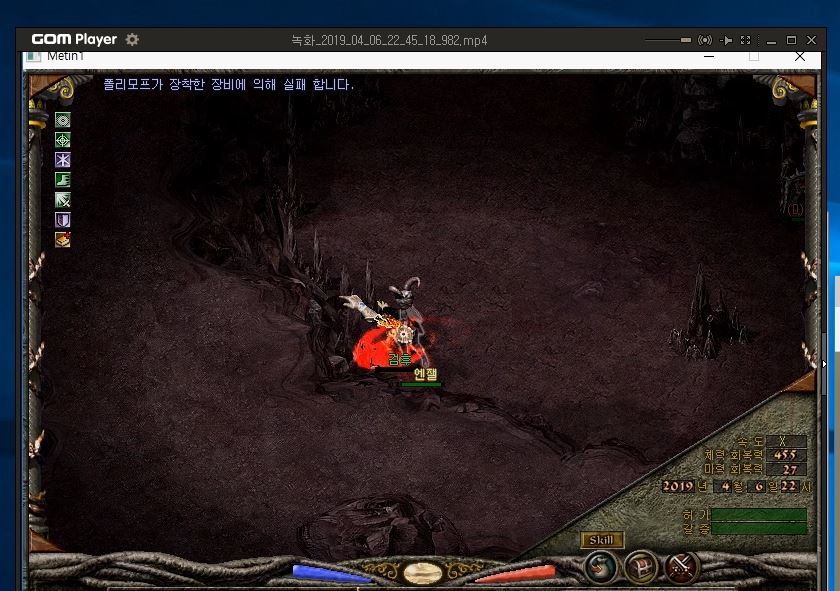Viewport: 840px width, 591px height.
Task: Open the GOM Player settings gear
Action: click(x=132, y=40)
